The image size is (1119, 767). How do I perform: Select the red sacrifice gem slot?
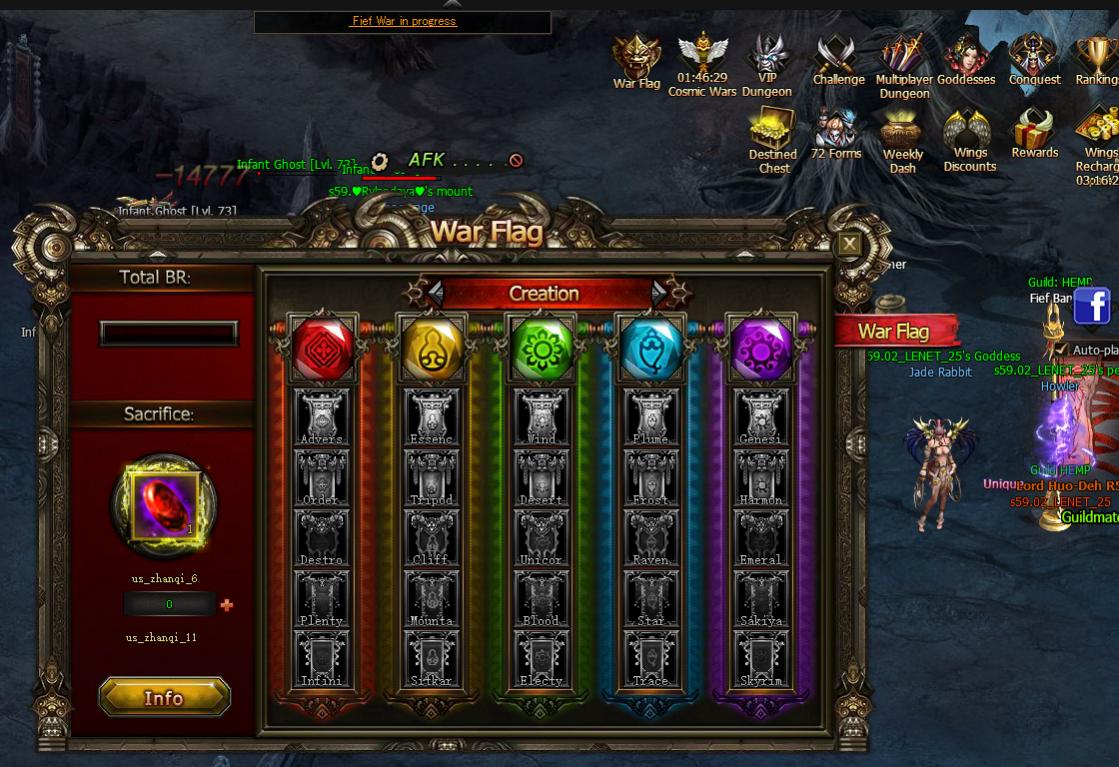pyautogui.click(x=165, y=503)
